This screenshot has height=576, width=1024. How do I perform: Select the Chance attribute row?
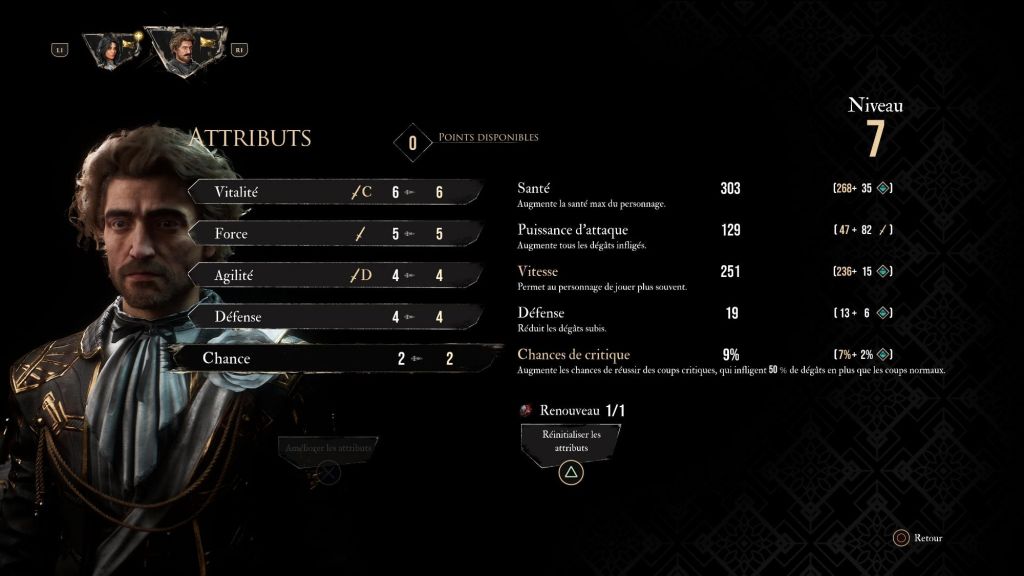click(335, 358)
